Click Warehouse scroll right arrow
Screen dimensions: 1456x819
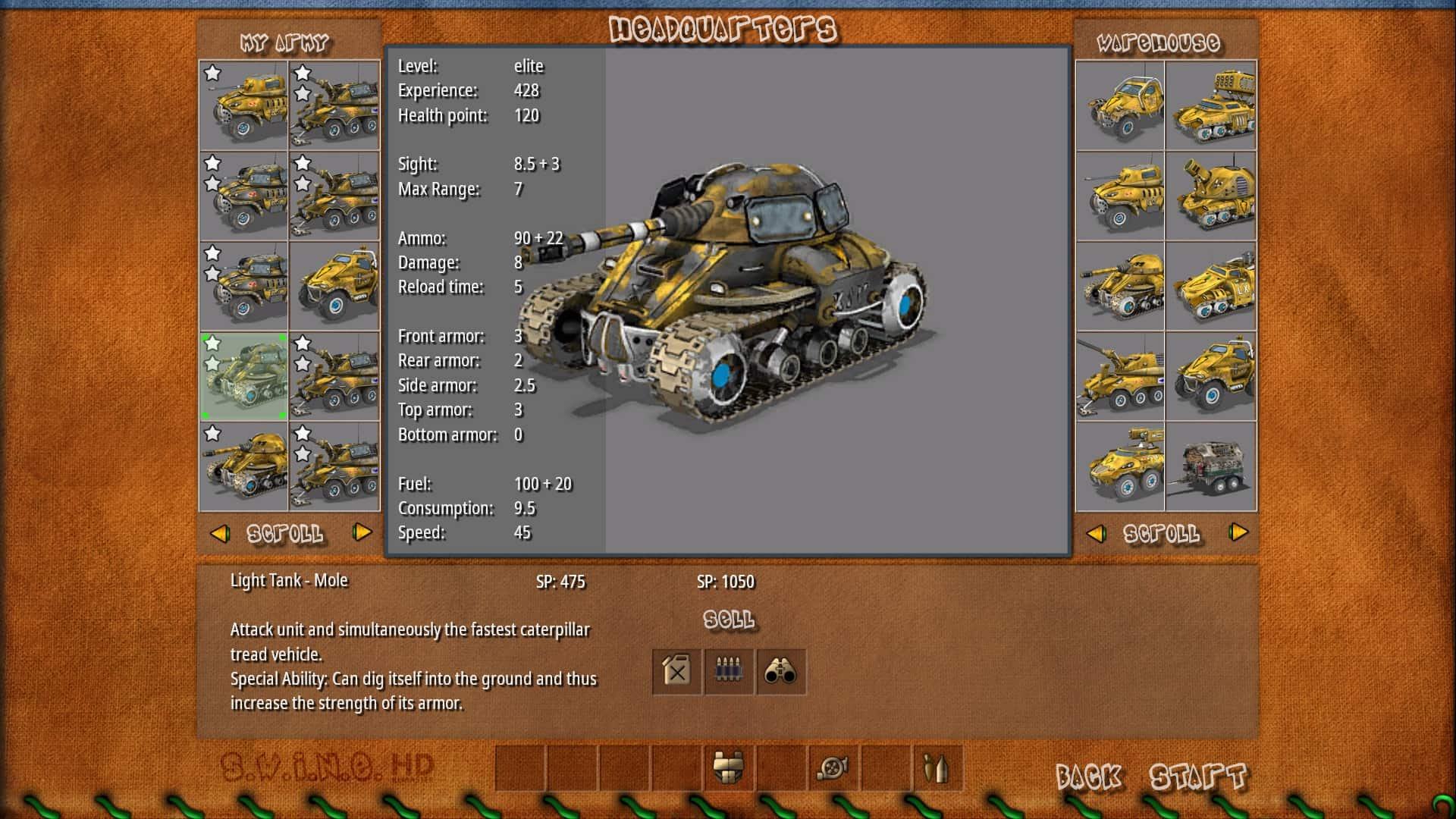[1238, 533]
